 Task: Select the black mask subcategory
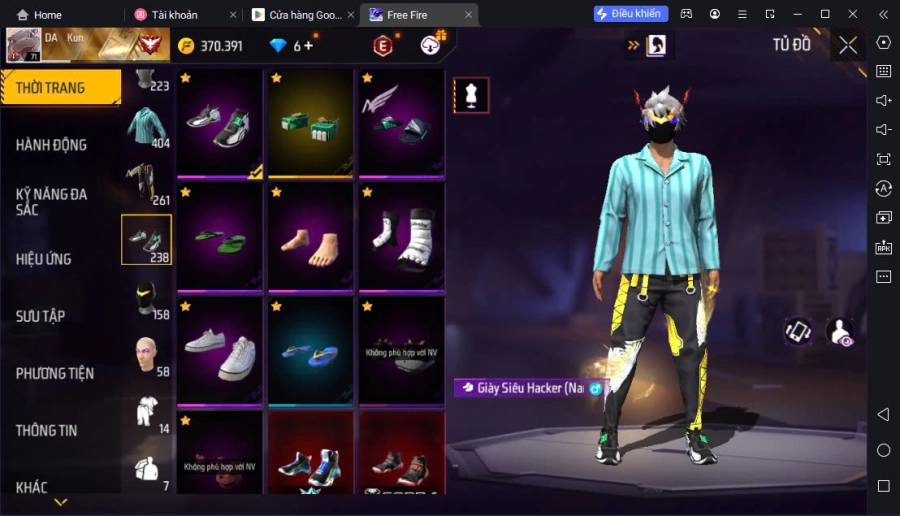click(147, 298)
